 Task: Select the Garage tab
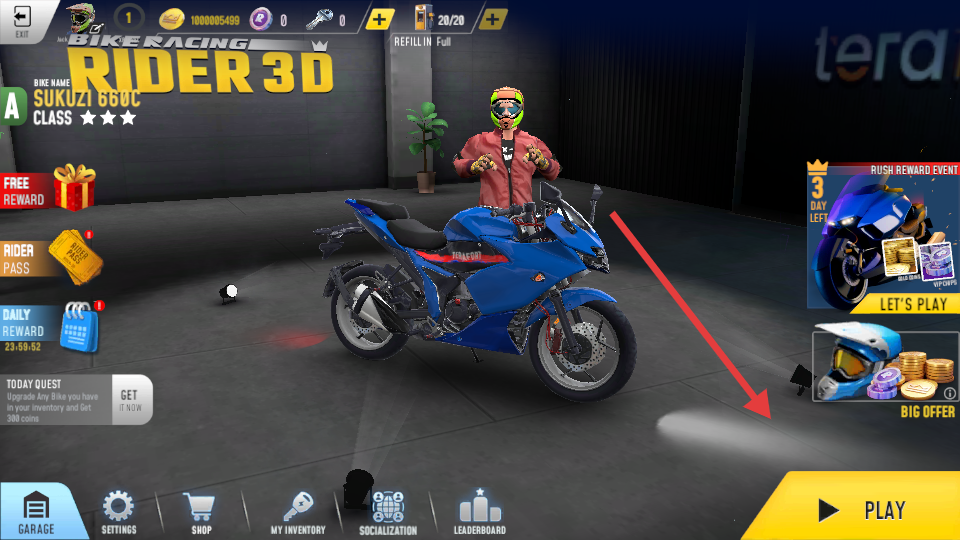tap(36, 511)
